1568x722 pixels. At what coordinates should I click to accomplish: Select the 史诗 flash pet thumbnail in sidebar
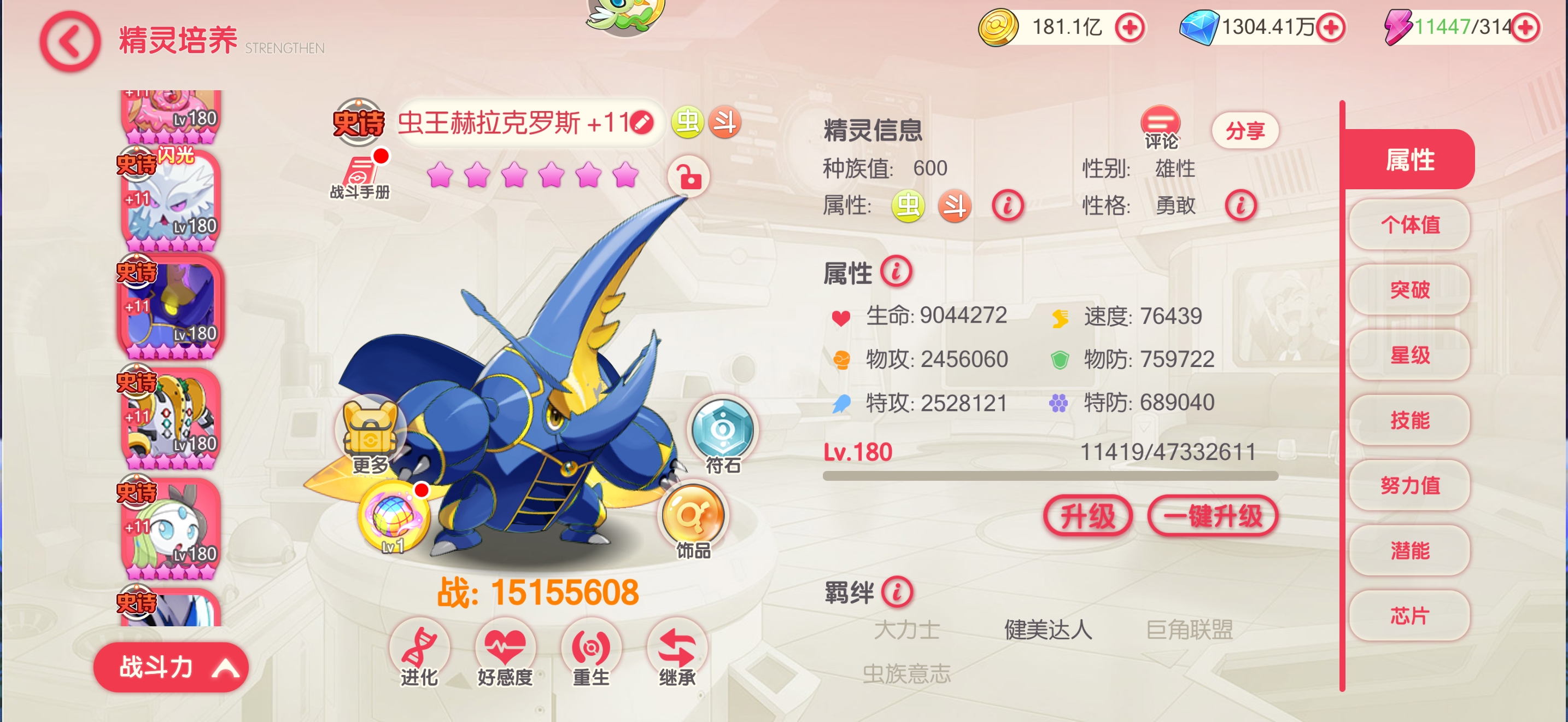[x=171, y=196]
